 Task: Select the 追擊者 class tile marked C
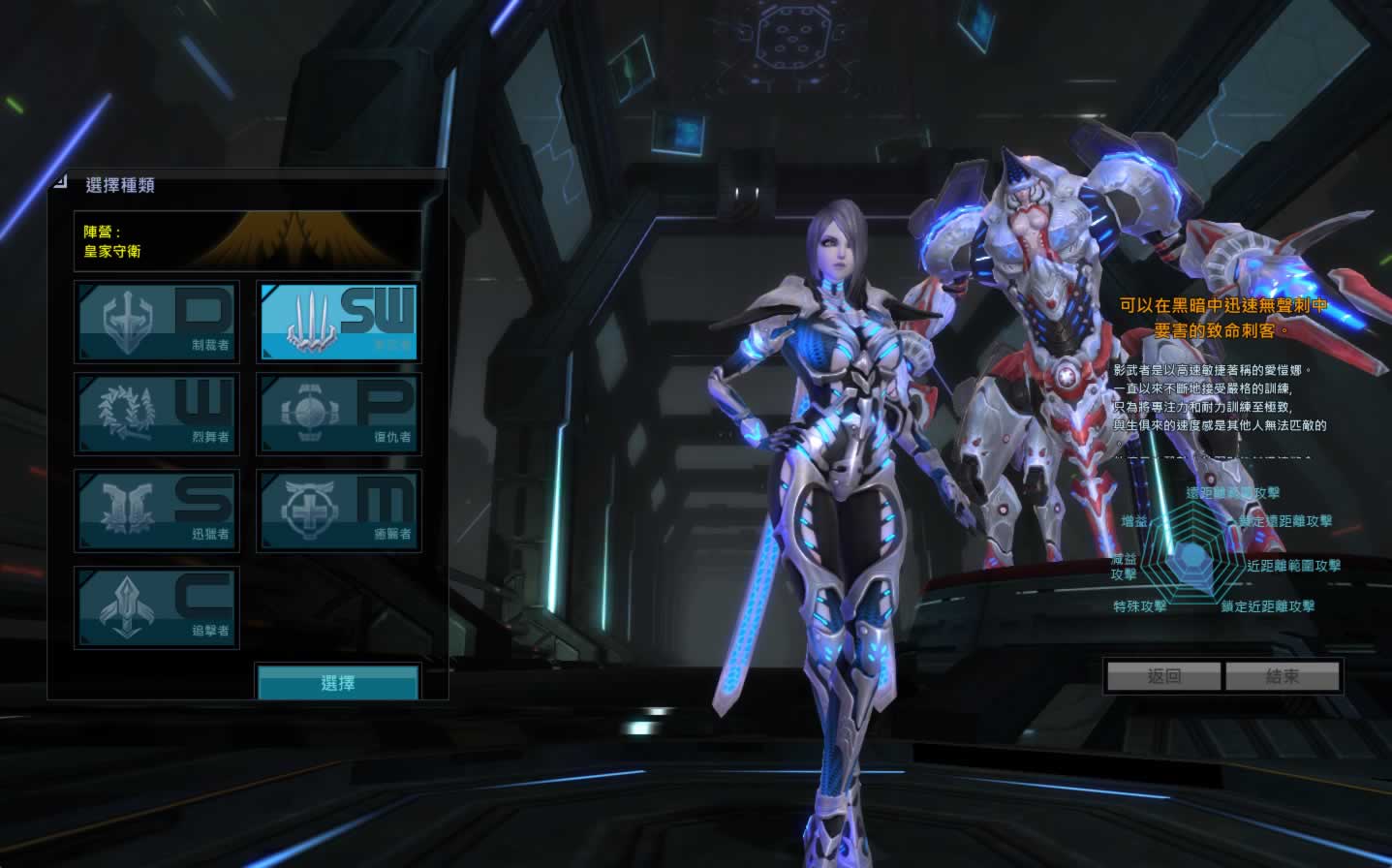[157, 607]
